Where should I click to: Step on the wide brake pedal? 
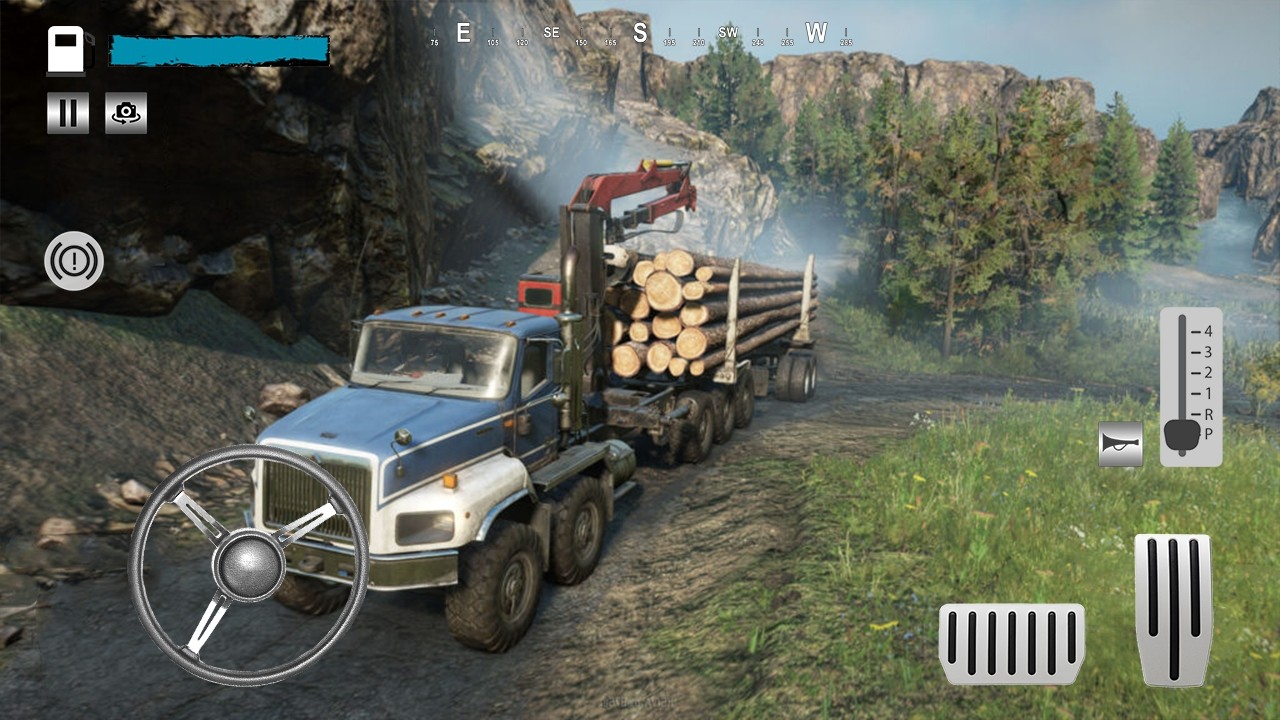[1011, 644]
